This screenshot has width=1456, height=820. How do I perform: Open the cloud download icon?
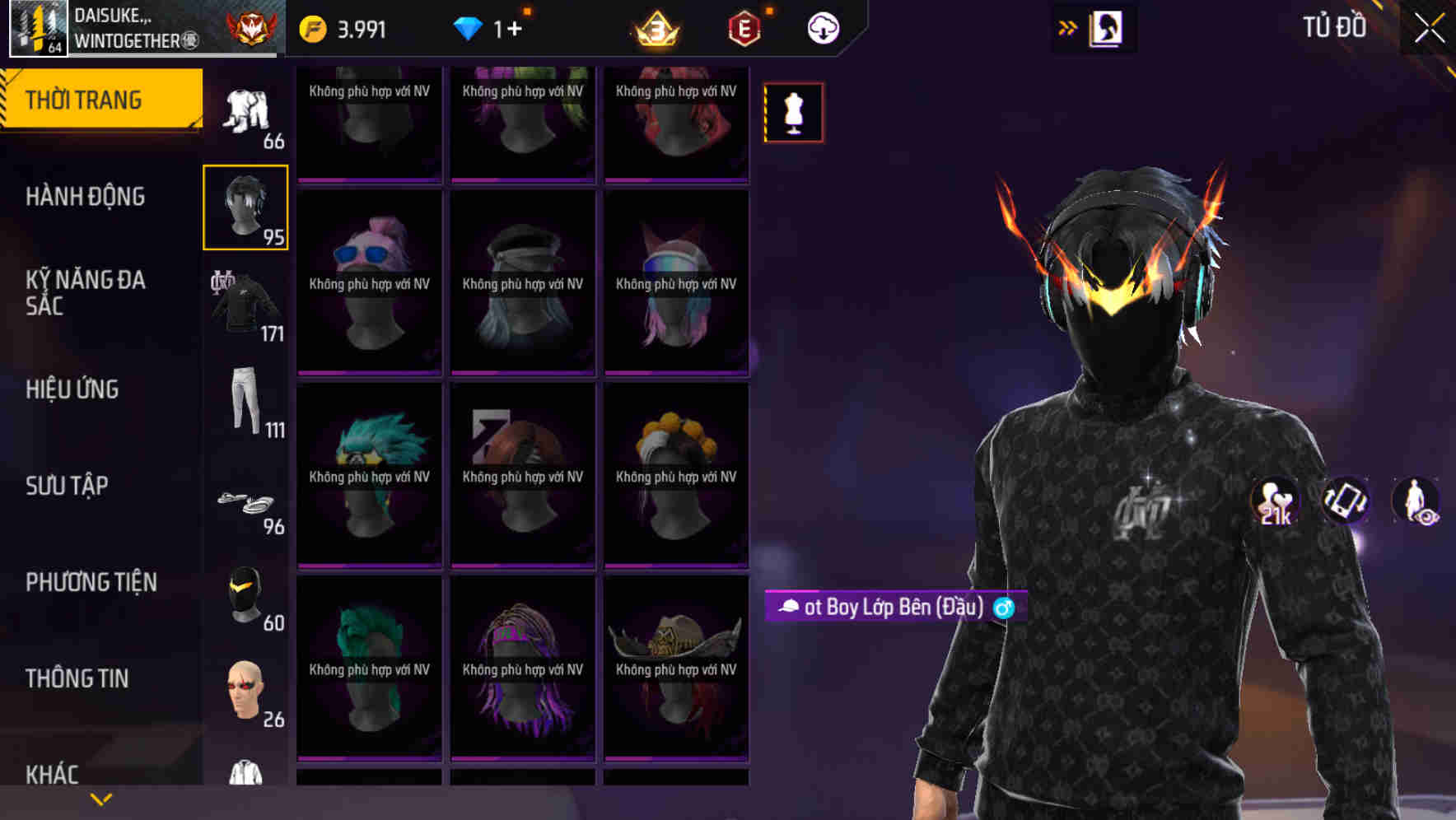(822, 27)
